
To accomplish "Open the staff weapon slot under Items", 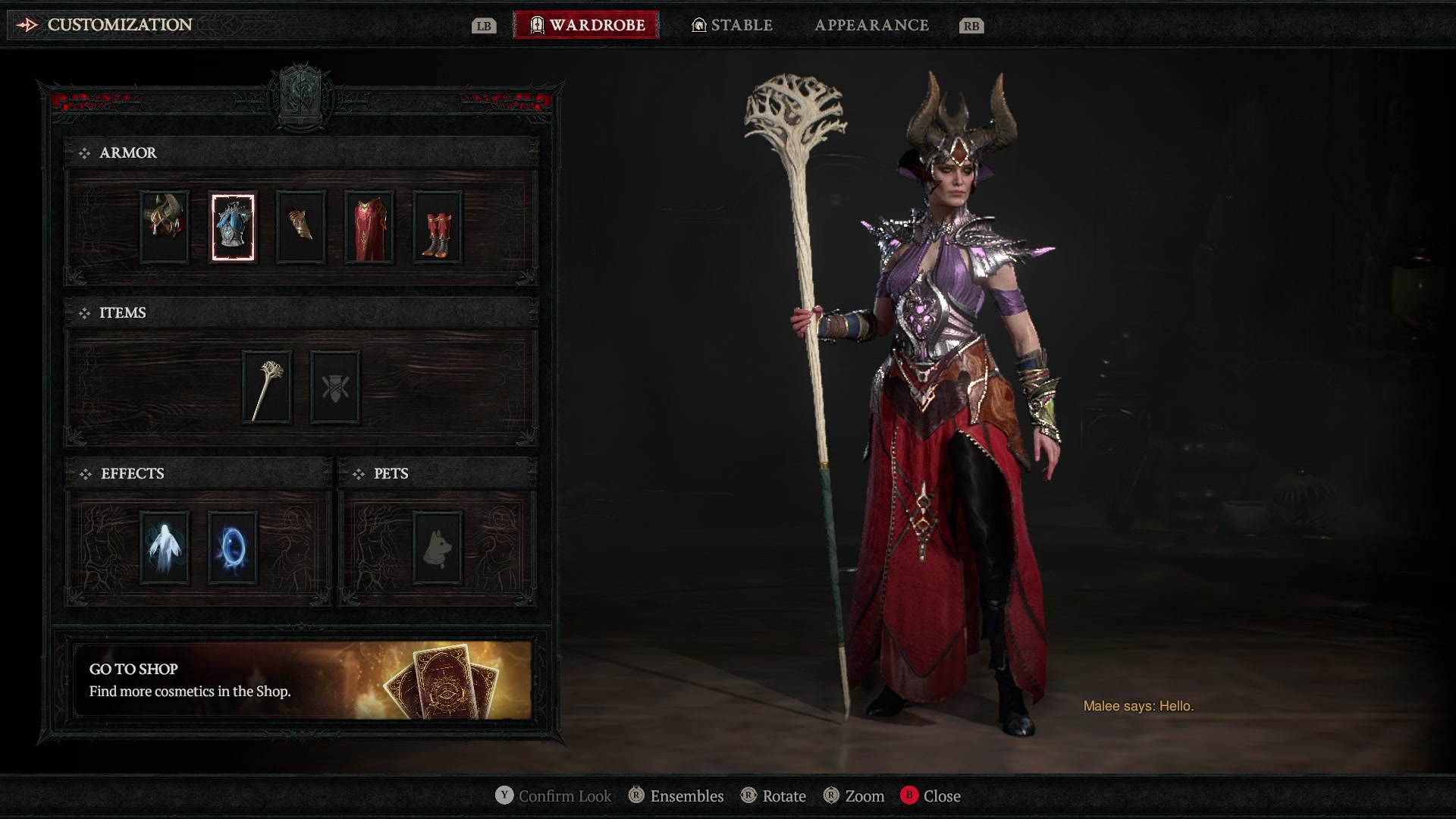I will (x=266, y=388).
